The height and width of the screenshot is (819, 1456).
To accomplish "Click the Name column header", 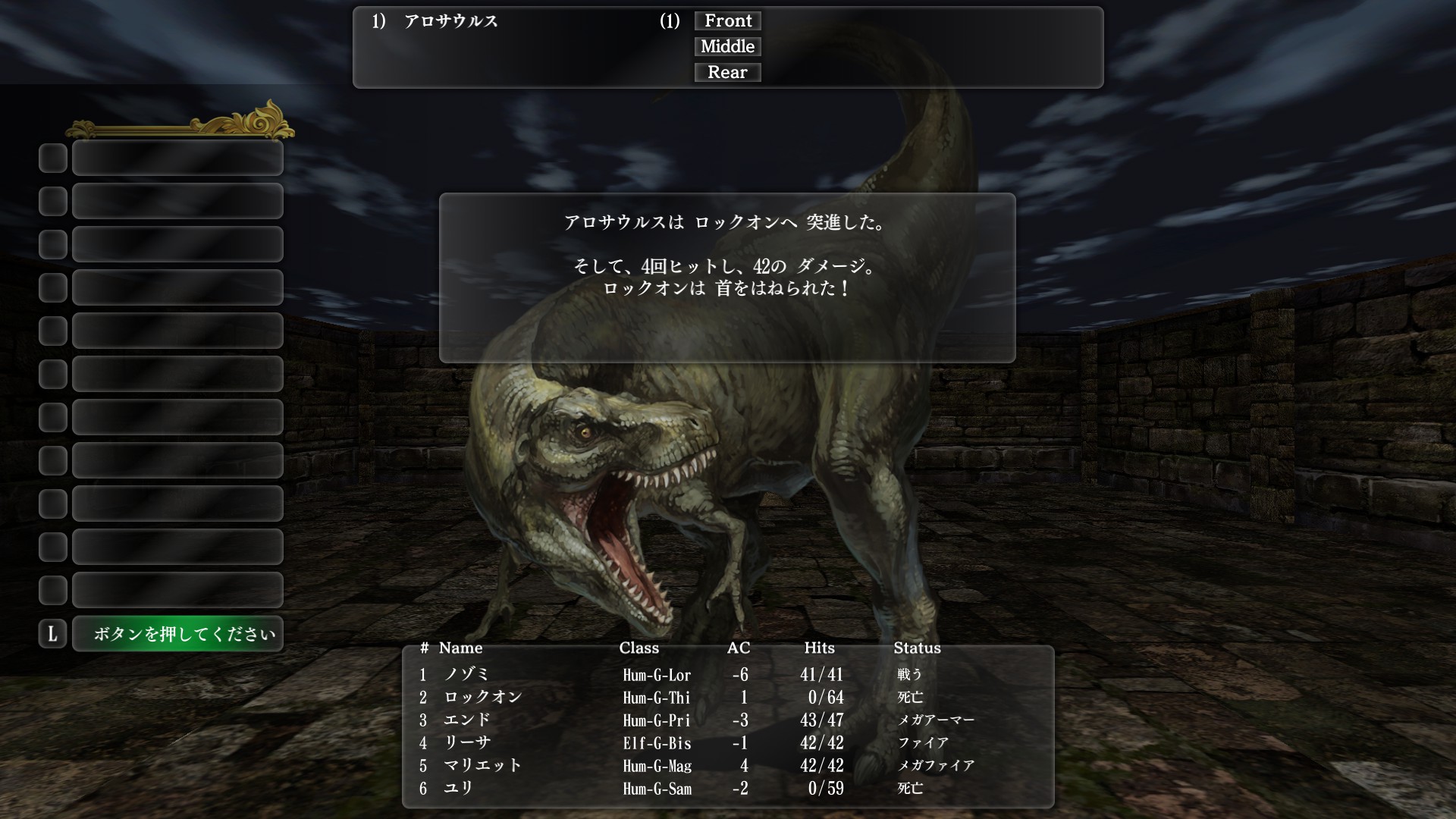I will point(461,648).
